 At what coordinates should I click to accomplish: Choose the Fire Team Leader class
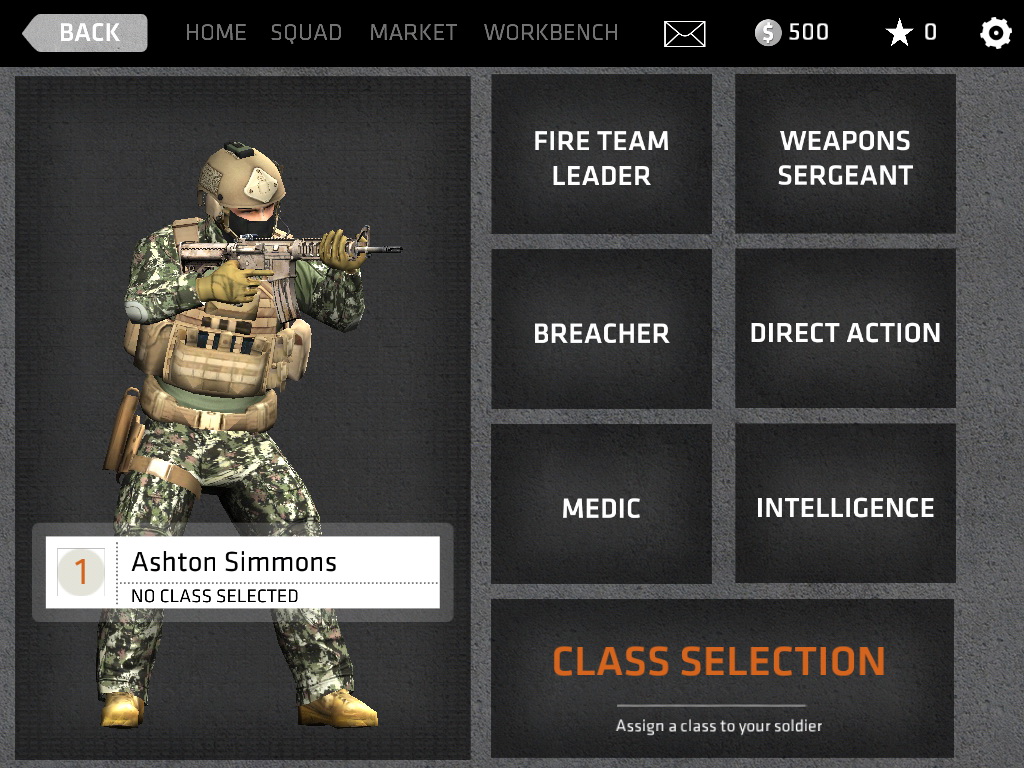[x=601, y=157]
